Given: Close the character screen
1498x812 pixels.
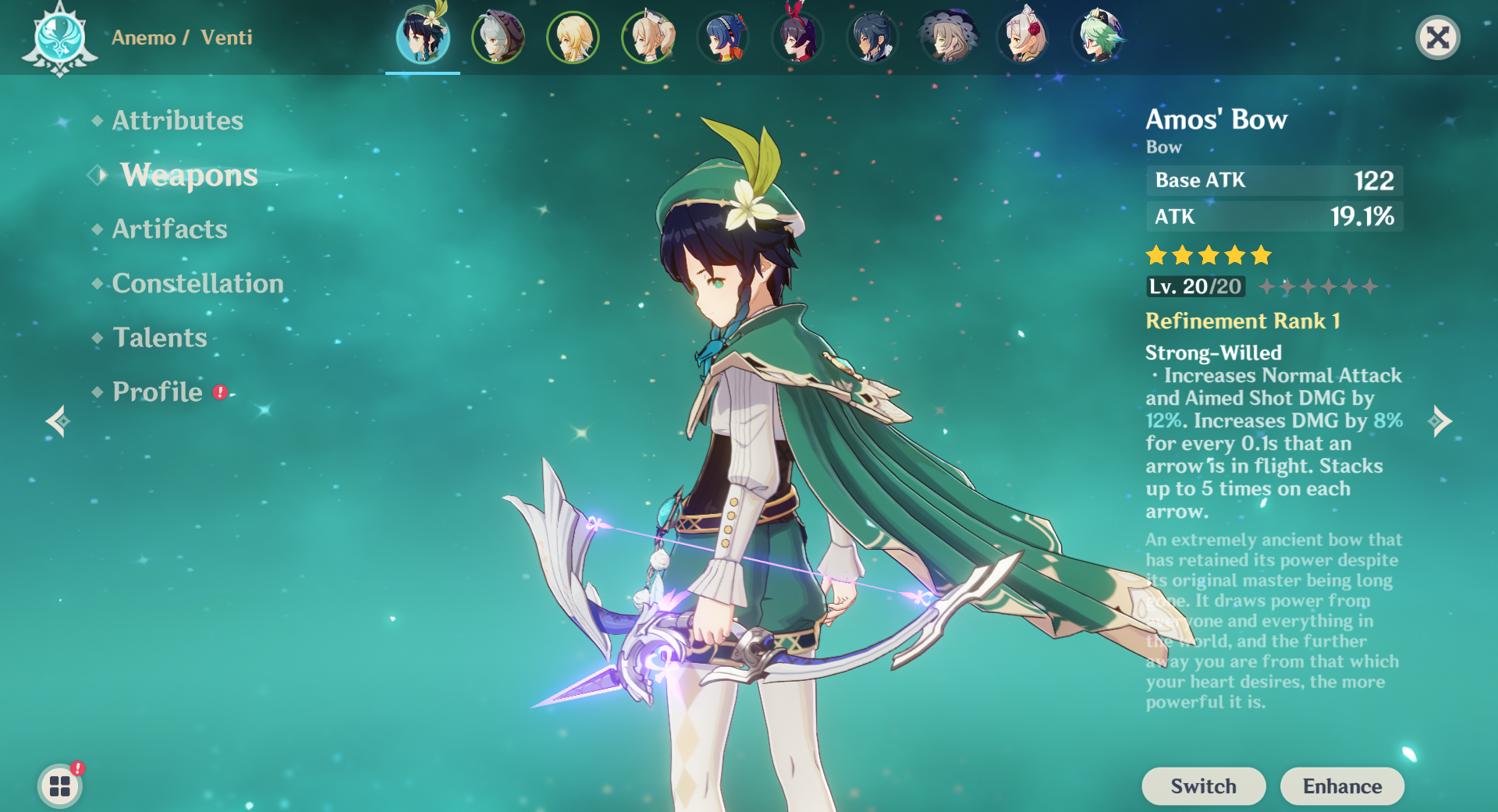Looking at the screenshot, I should point(1437,37).
